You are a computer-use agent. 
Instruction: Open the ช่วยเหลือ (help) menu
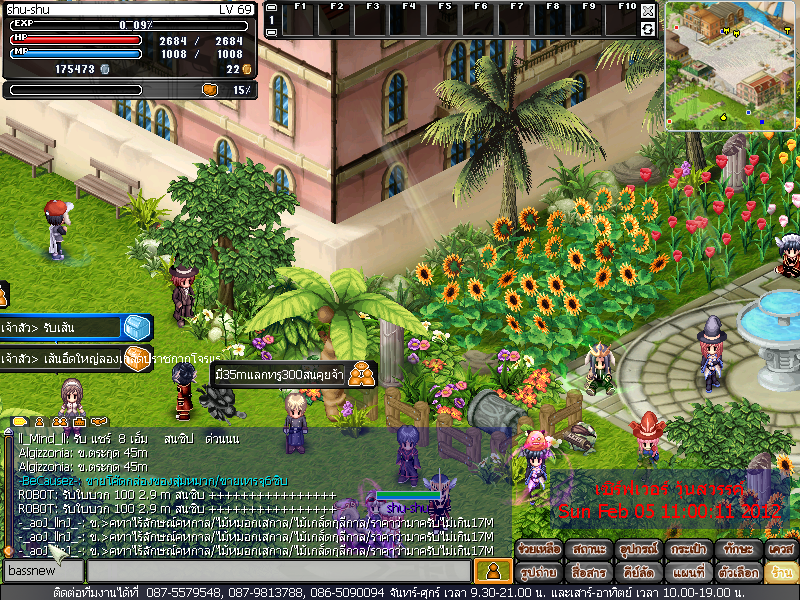click(538, 551)
